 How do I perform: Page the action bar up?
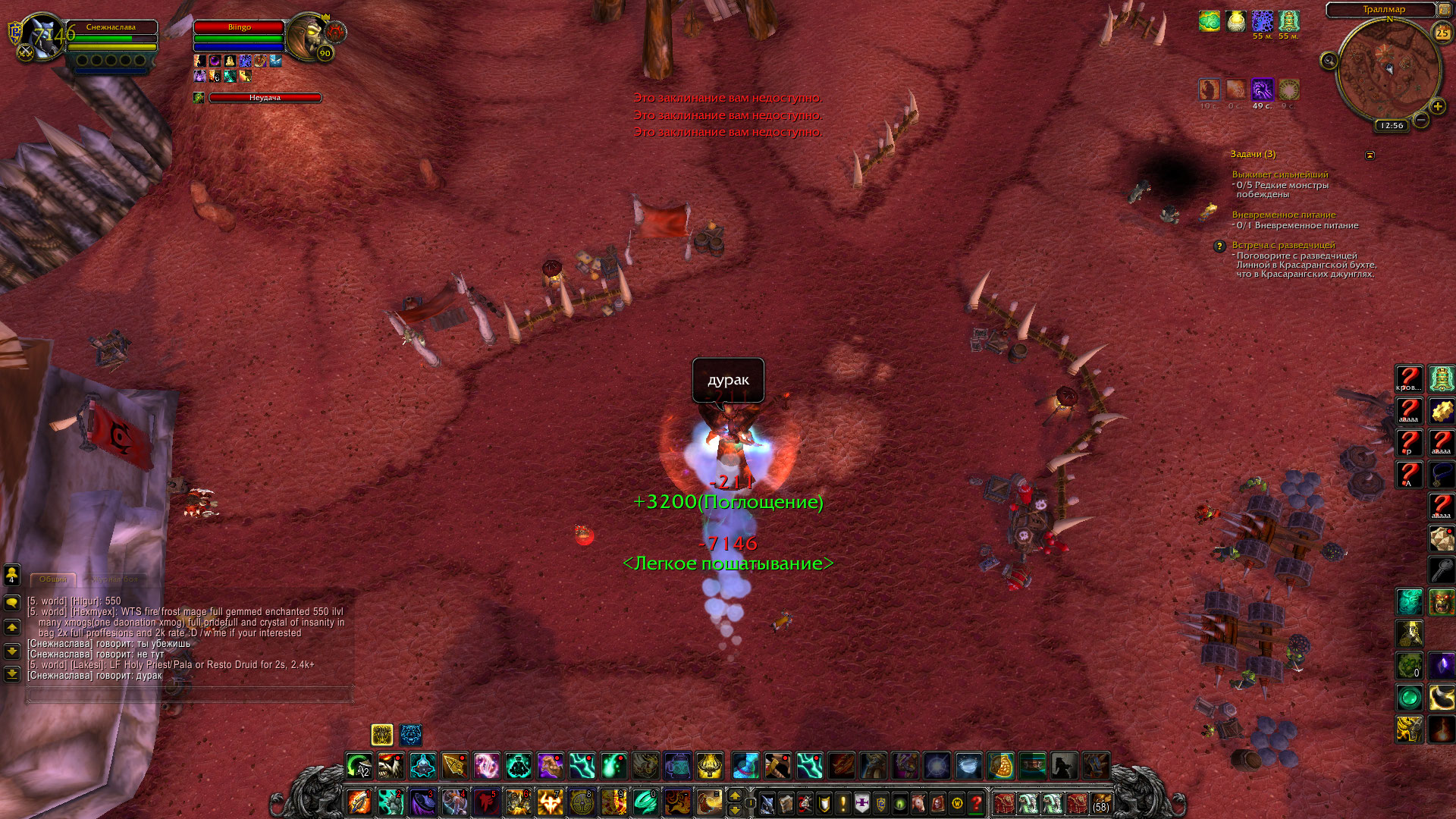(734, 795)
